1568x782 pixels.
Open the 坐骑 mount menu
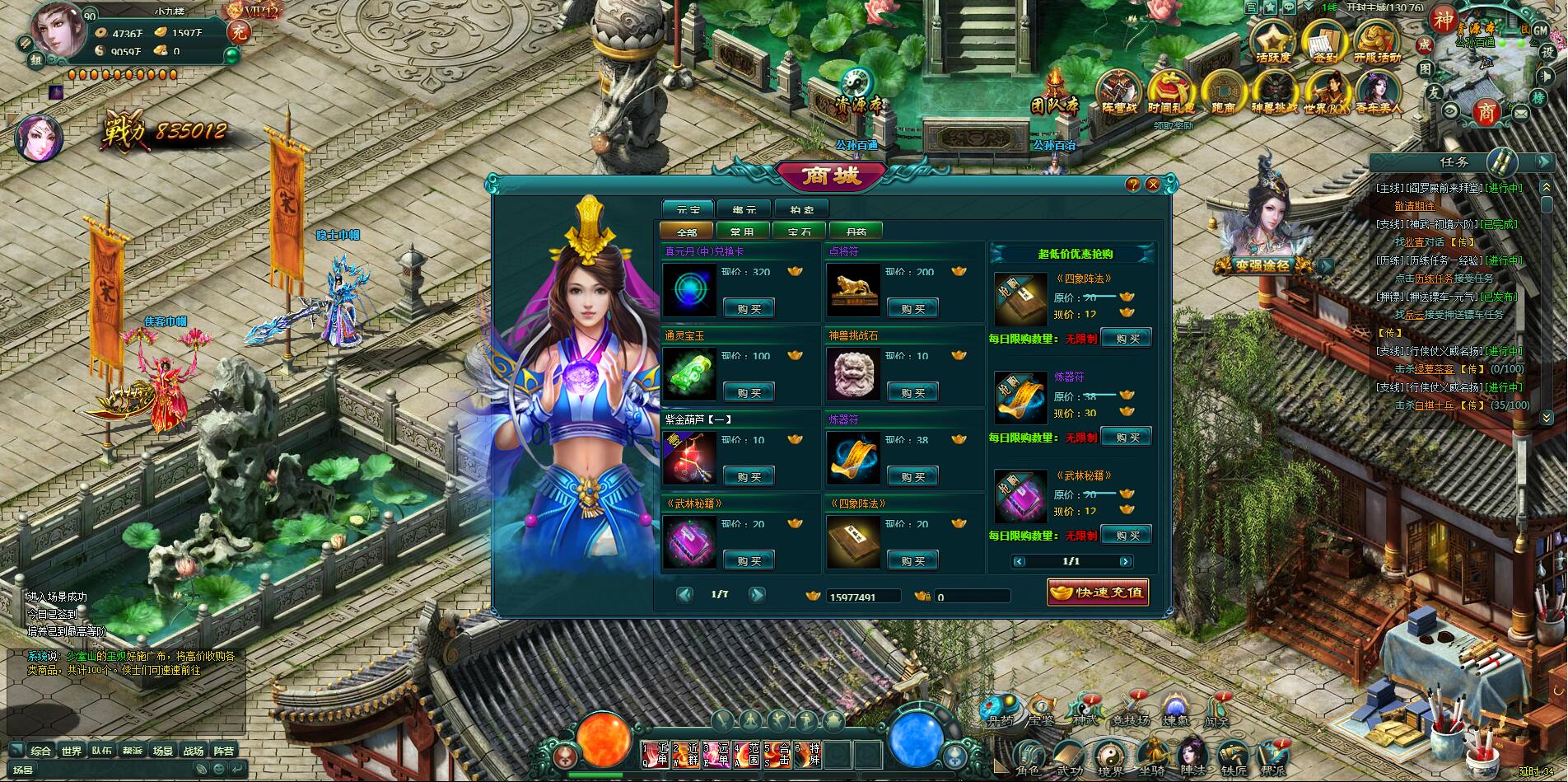tap(1150, 758)
